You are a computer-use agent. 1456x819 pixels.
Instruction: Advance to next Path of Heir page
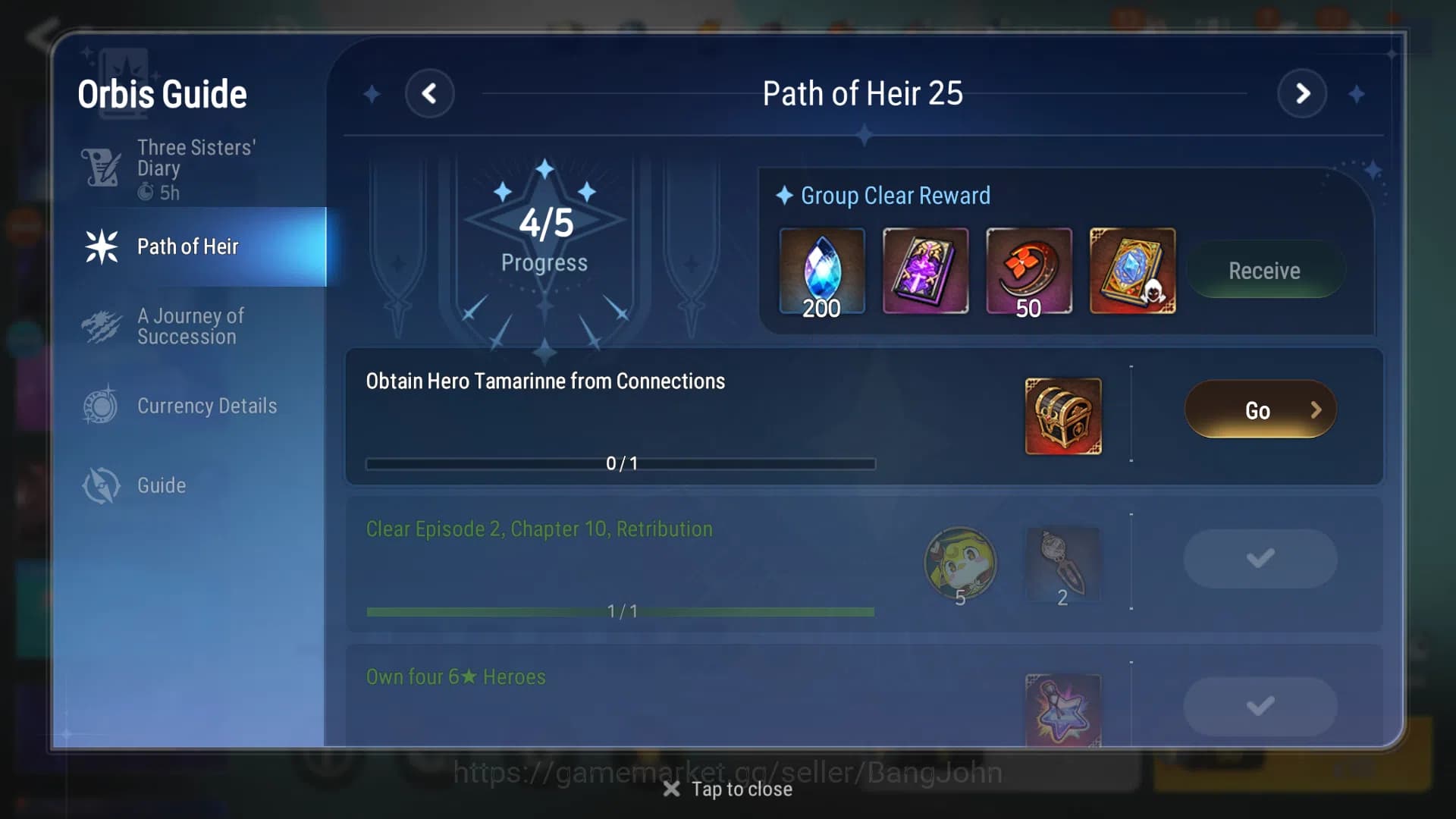pos(1303,93)
